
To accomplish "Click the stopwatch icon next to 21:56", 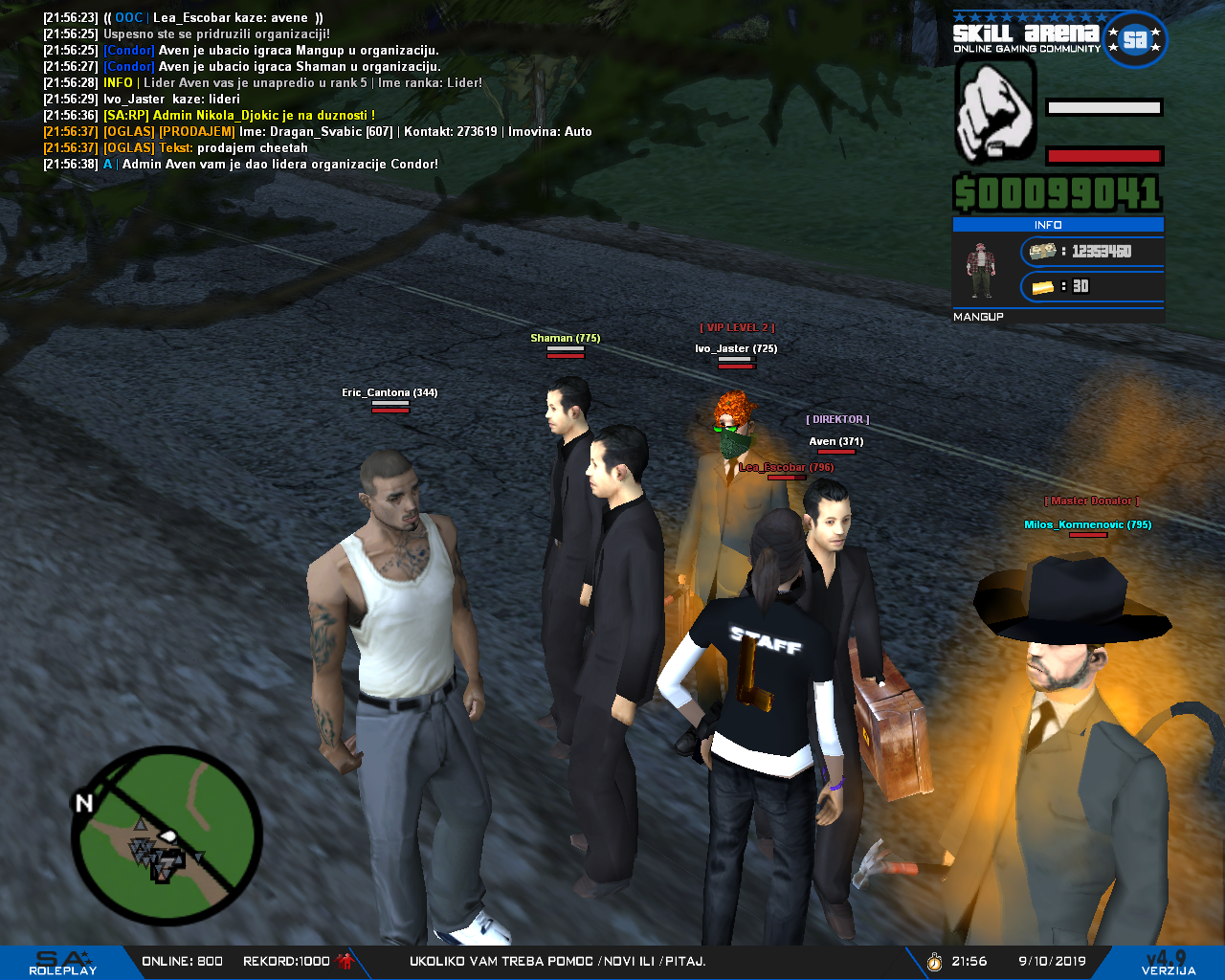I will (x=933, y=962).
